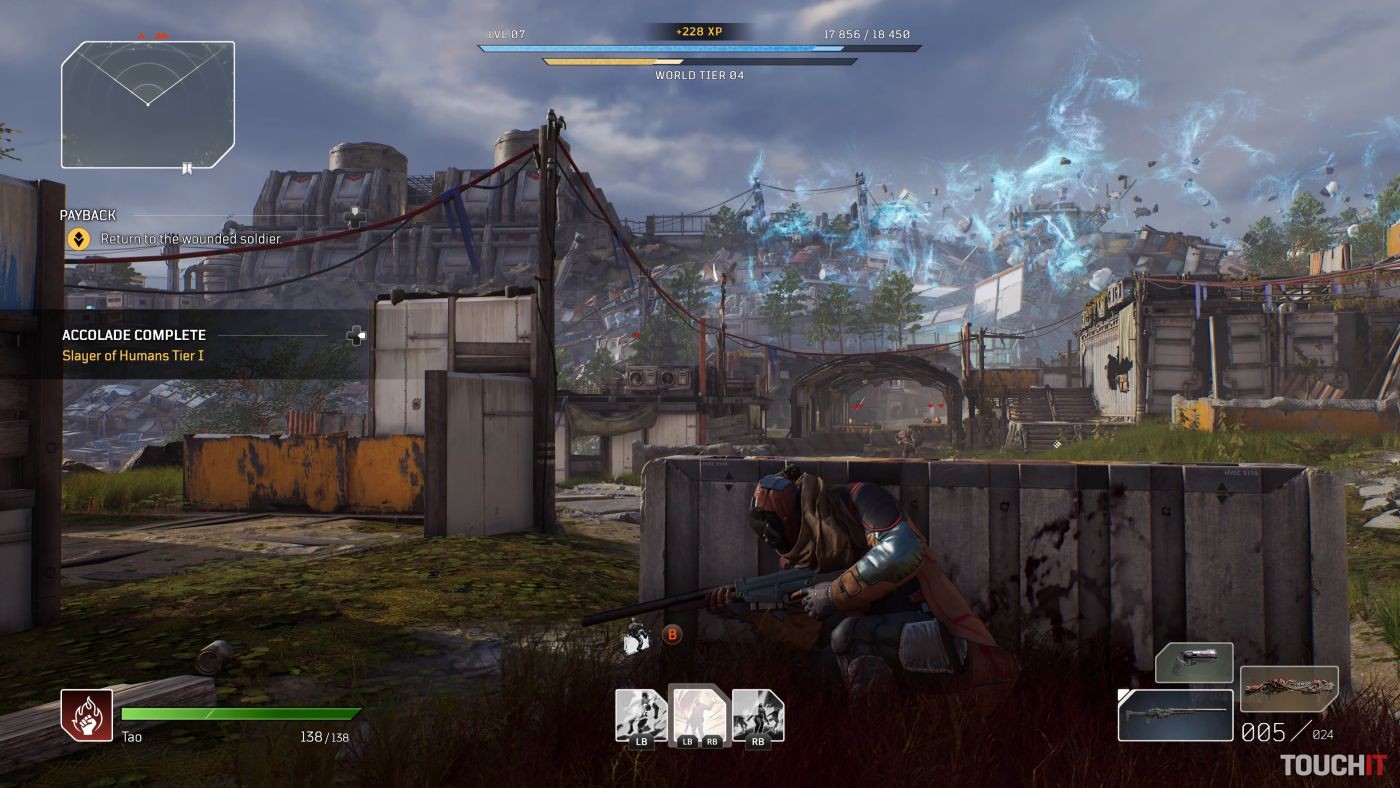This screenshot has height=788, width=1400.
Task: Switch to the red organic rifle slot
Action: pyautogui.click(x=1289, y=688)
